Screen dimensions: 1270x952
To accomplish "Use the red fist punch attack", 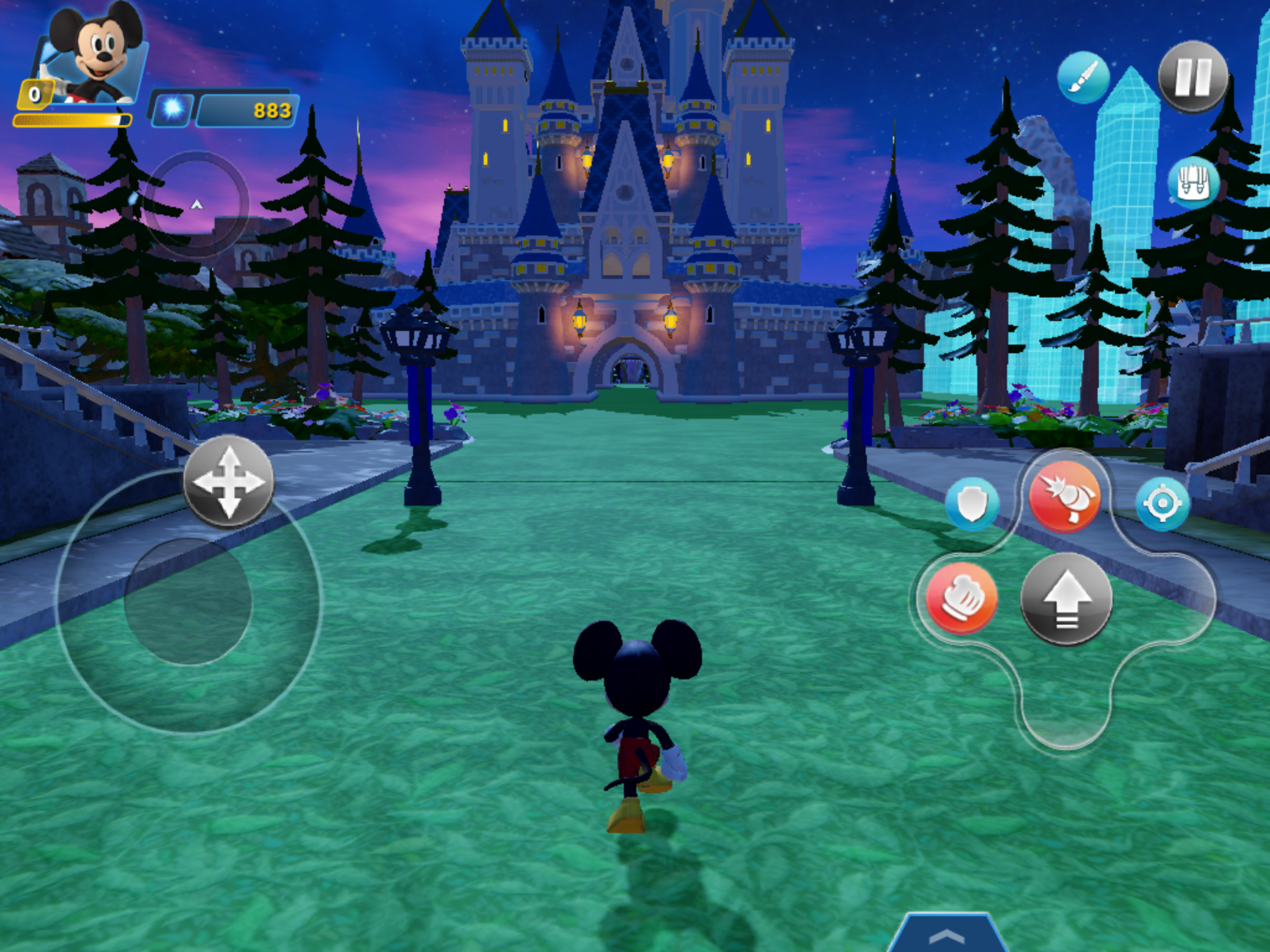I will tap(961, 599).
